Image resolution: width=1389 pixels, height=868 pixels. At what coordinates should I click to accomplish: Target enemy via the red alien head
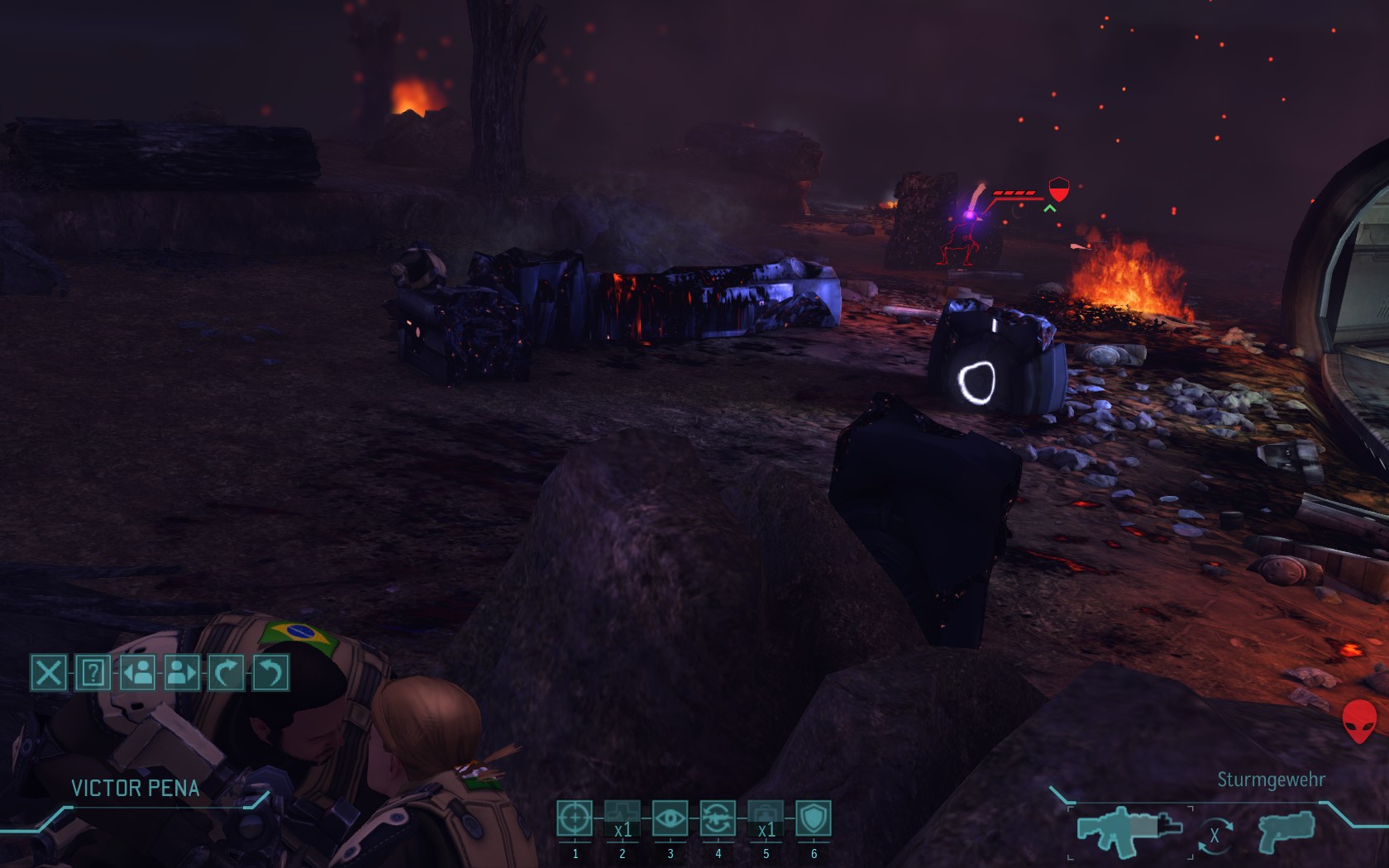point(1359,721)
